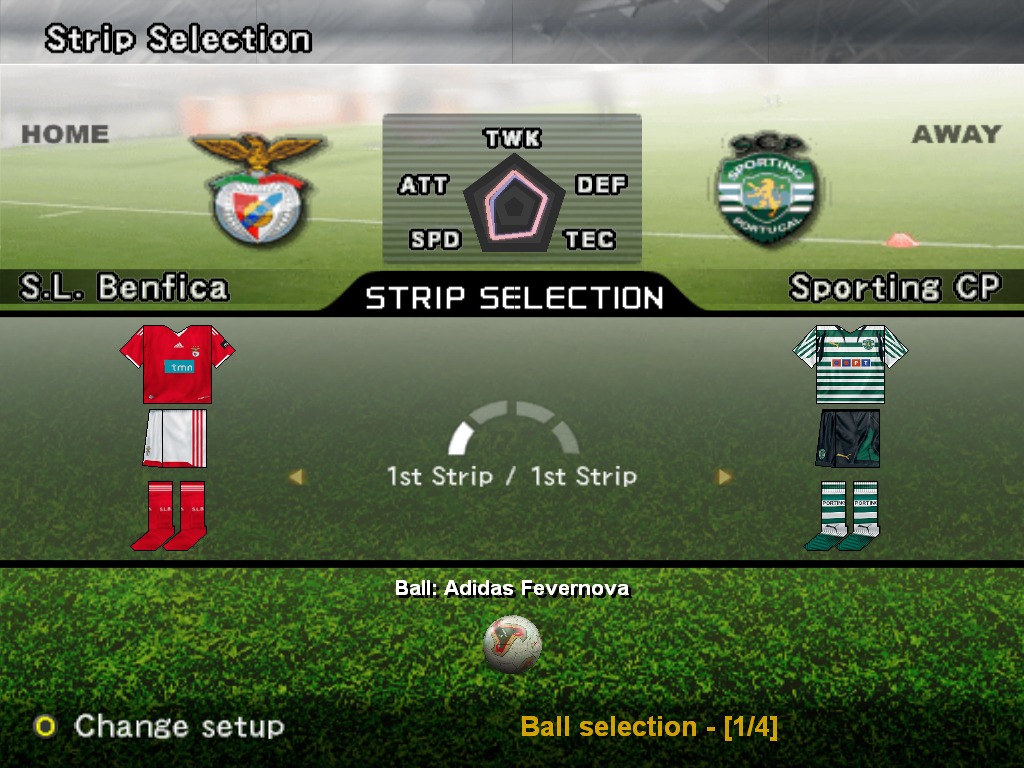The width and height of the screenshot is (1024, 768).
Task: Select Sporting's dark shorts
Action: click(848, 438)
